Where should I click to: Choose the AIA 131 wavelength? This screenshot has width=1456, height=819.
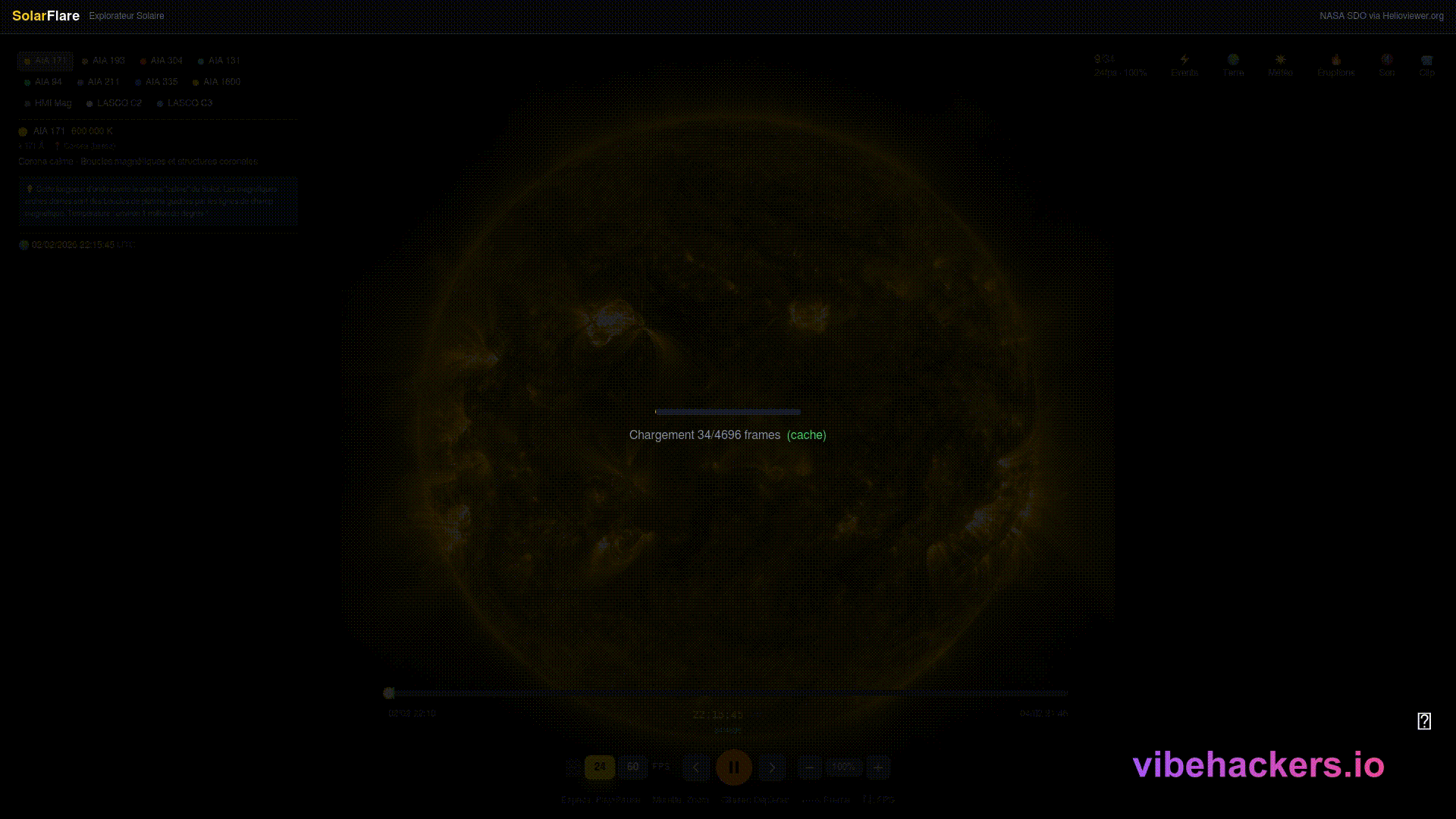tap(219, 61)
